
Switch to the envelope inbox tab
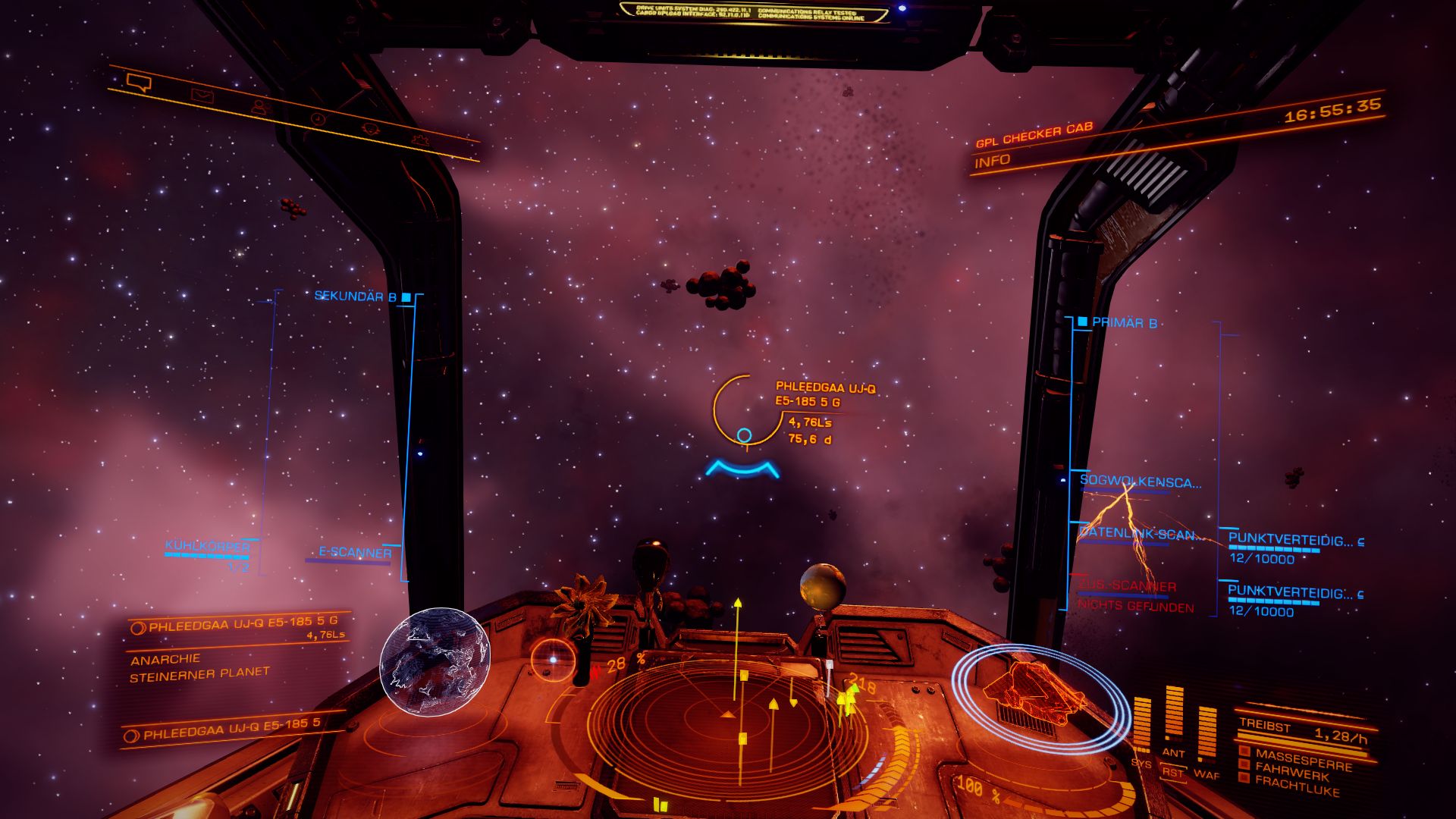point(202,95)
